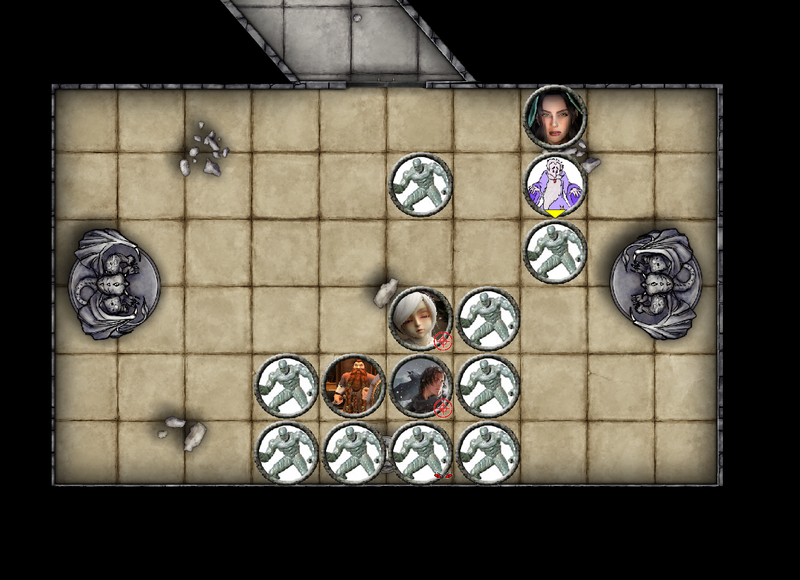800x580 pixels.
Task: Pick the dark-haired warrior token
Action: [x=421, y=386]
